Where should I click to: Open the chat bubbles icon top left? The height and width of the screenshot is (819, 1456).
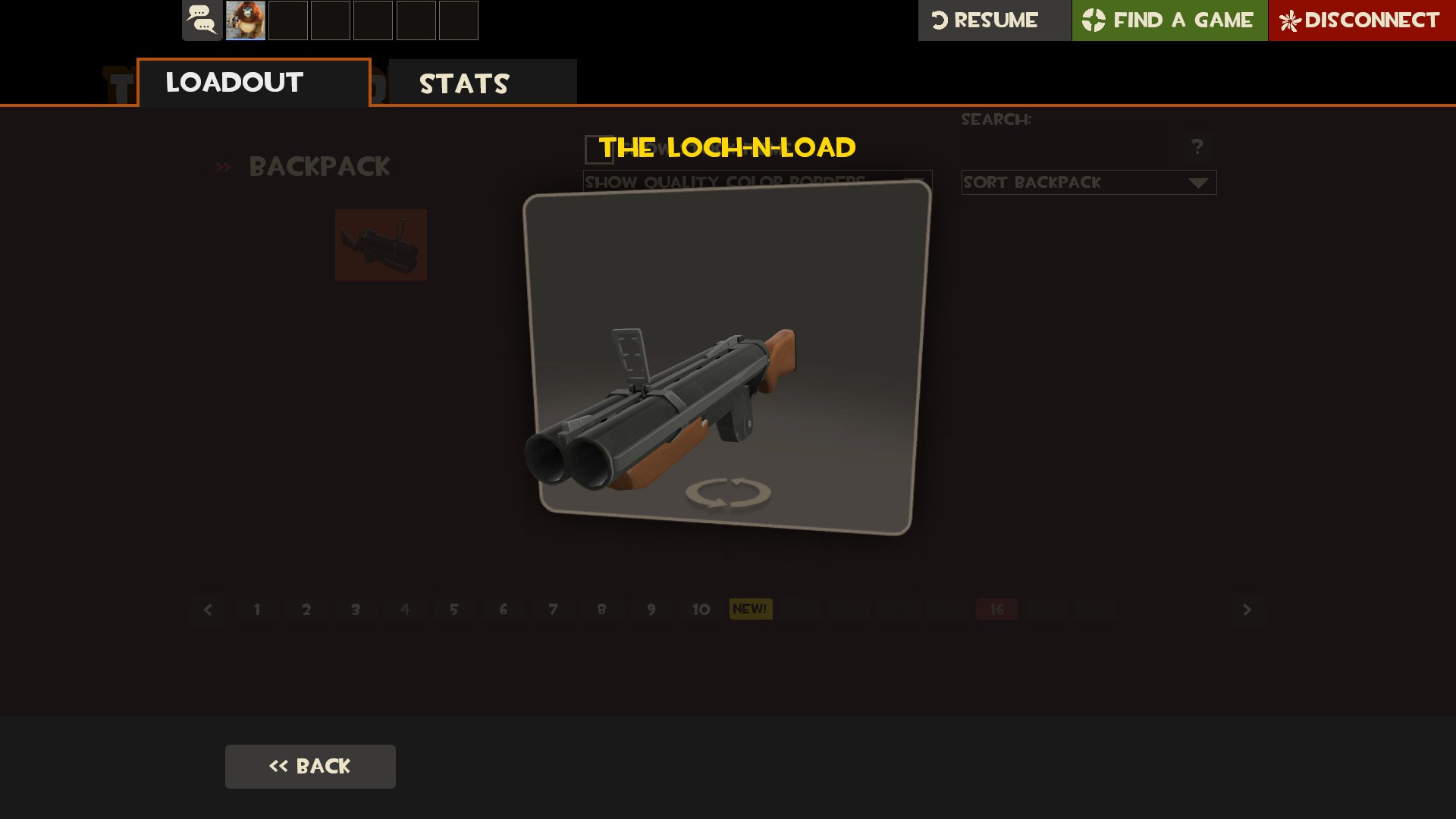[x=200, y=20]
